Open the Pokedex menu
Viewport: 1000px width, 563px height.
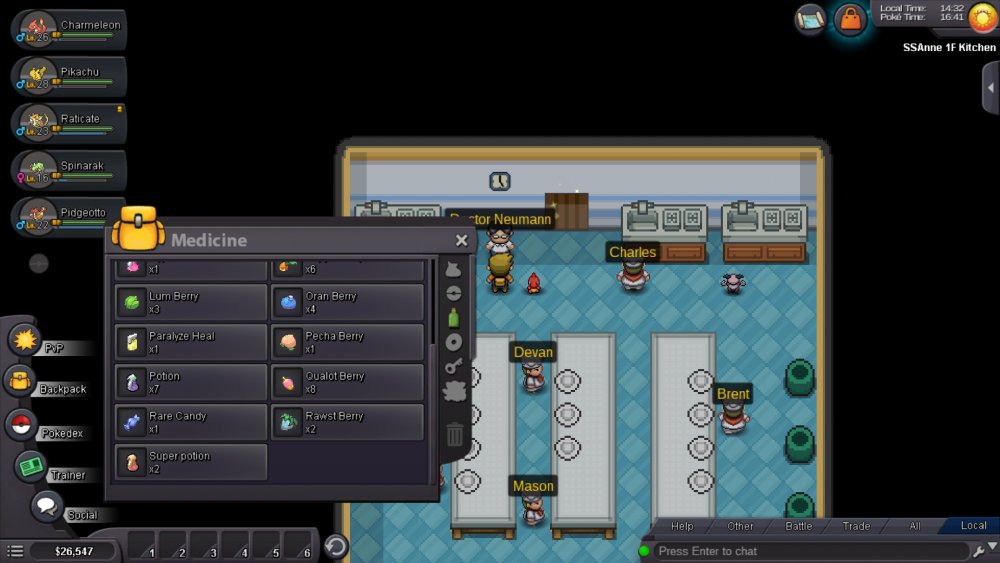[22, 424]
